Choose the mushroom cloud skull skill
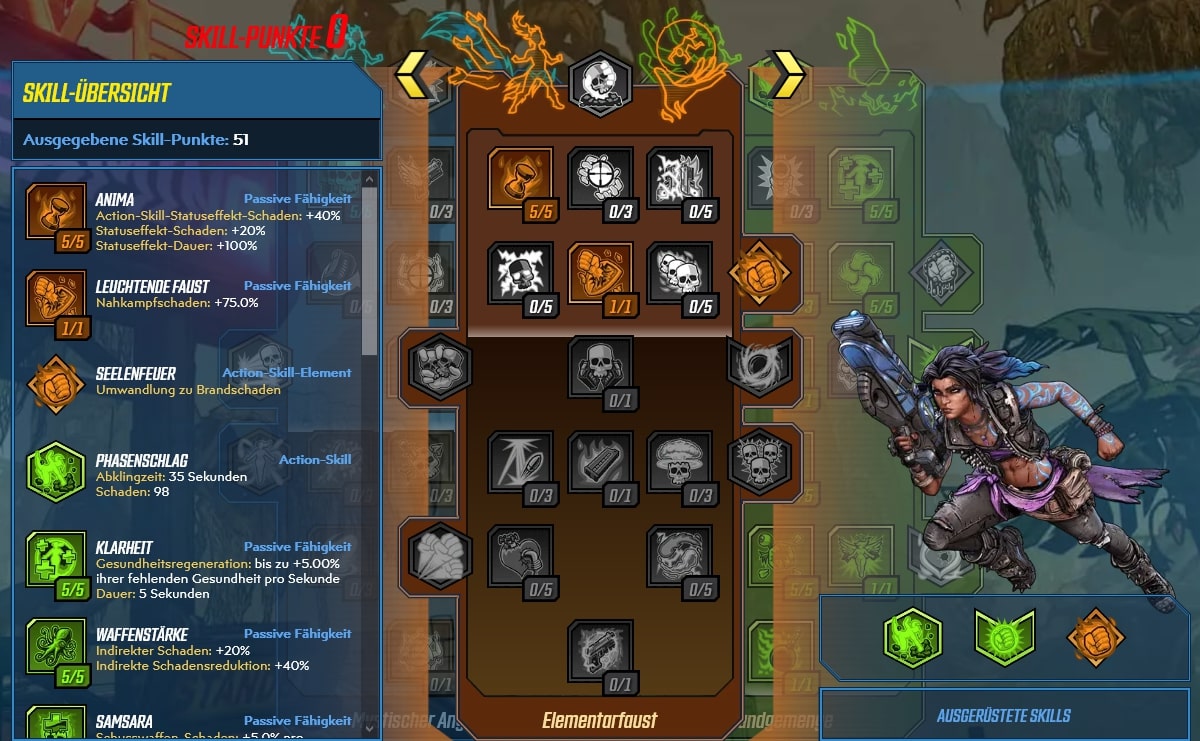This screenshot has height=741, width=1200. pos(679,463)
